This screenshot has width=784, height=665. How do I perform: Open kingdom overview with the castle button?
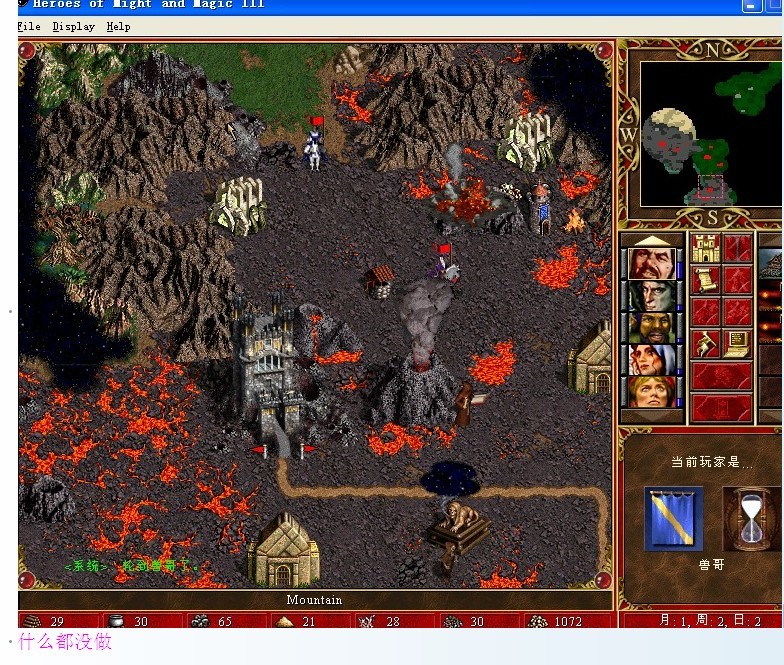point(706,248)
